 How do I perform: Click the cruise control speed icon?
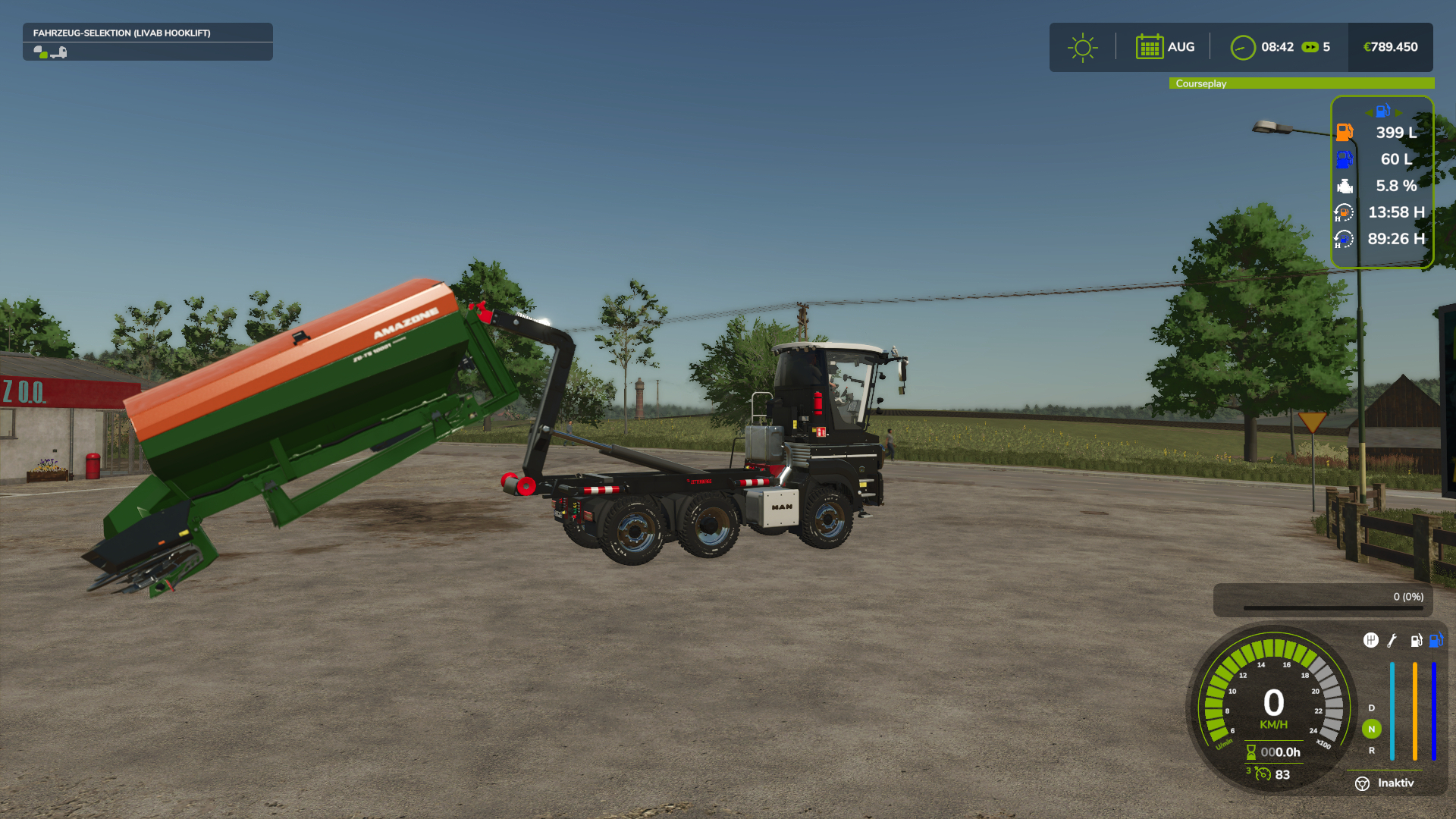pyautogui.click(x=1263, y=774)
